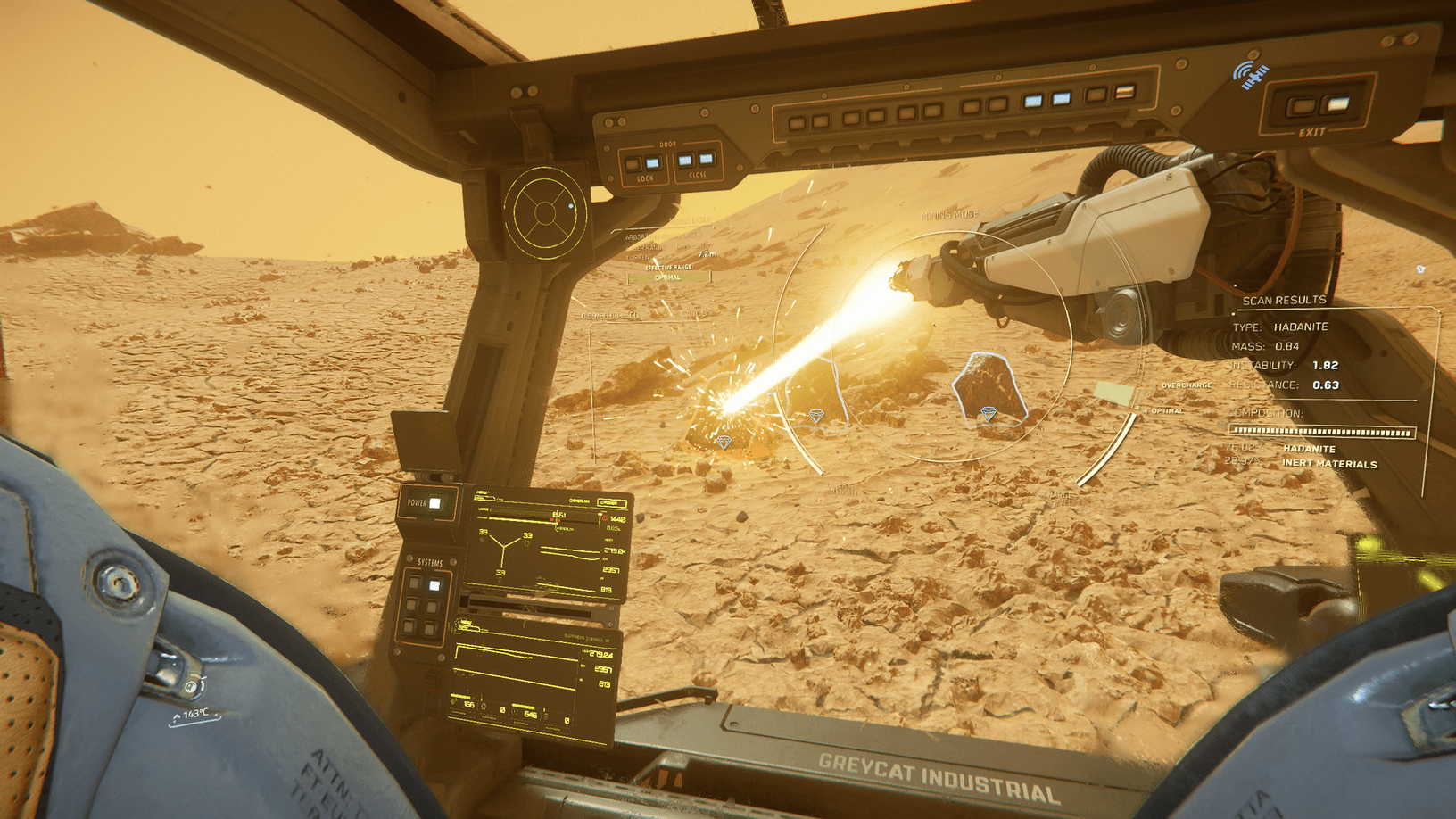This screenshot has height=819, width=1456.
Task: Open the MENU on the upper MFD screen
Action: click(x=482, y=492)
